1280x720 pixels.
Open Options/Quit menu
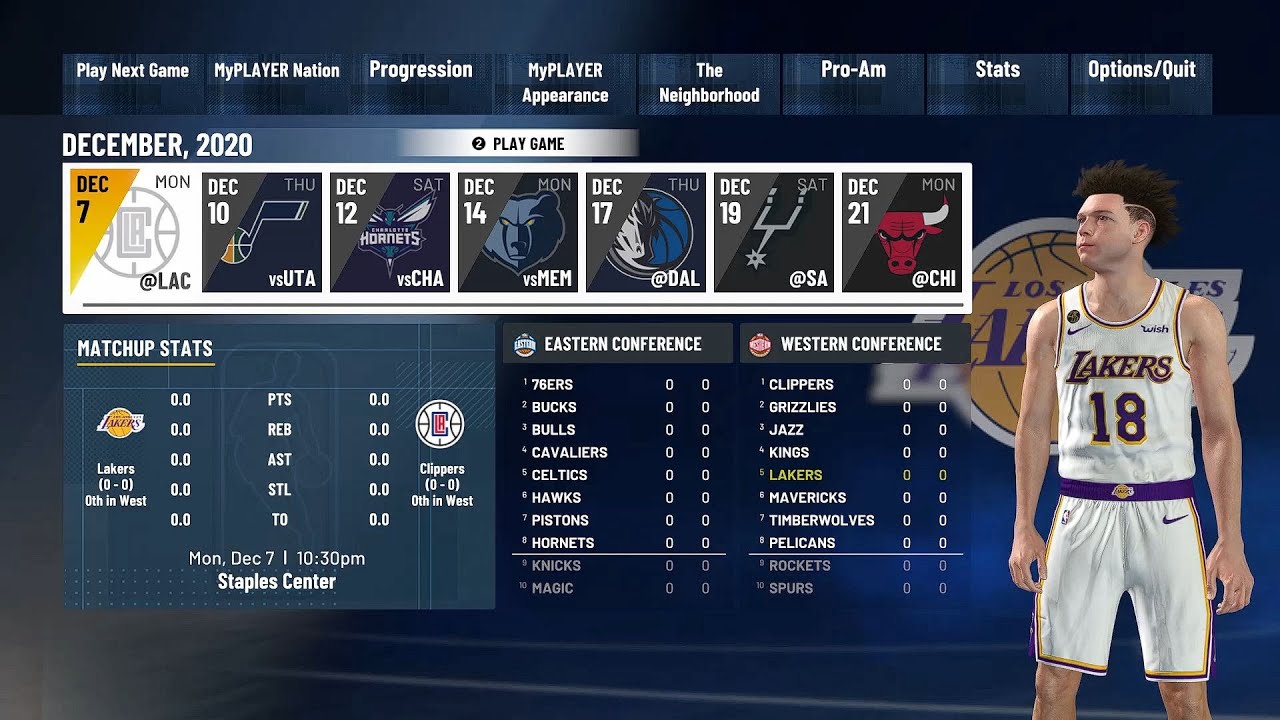pos(1141,82)
